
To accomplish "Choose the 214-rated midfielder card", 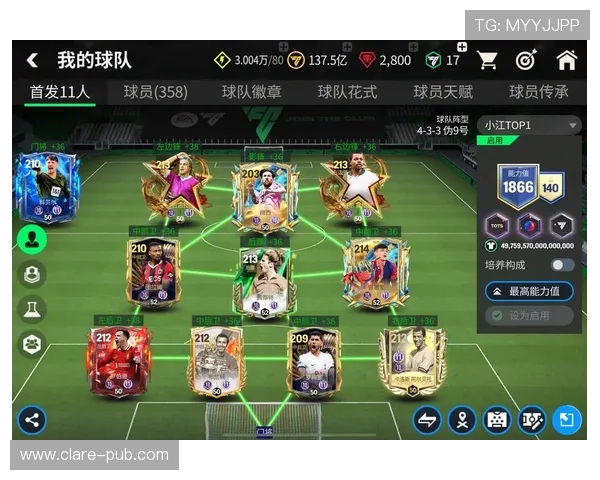I will pos(375,272).
